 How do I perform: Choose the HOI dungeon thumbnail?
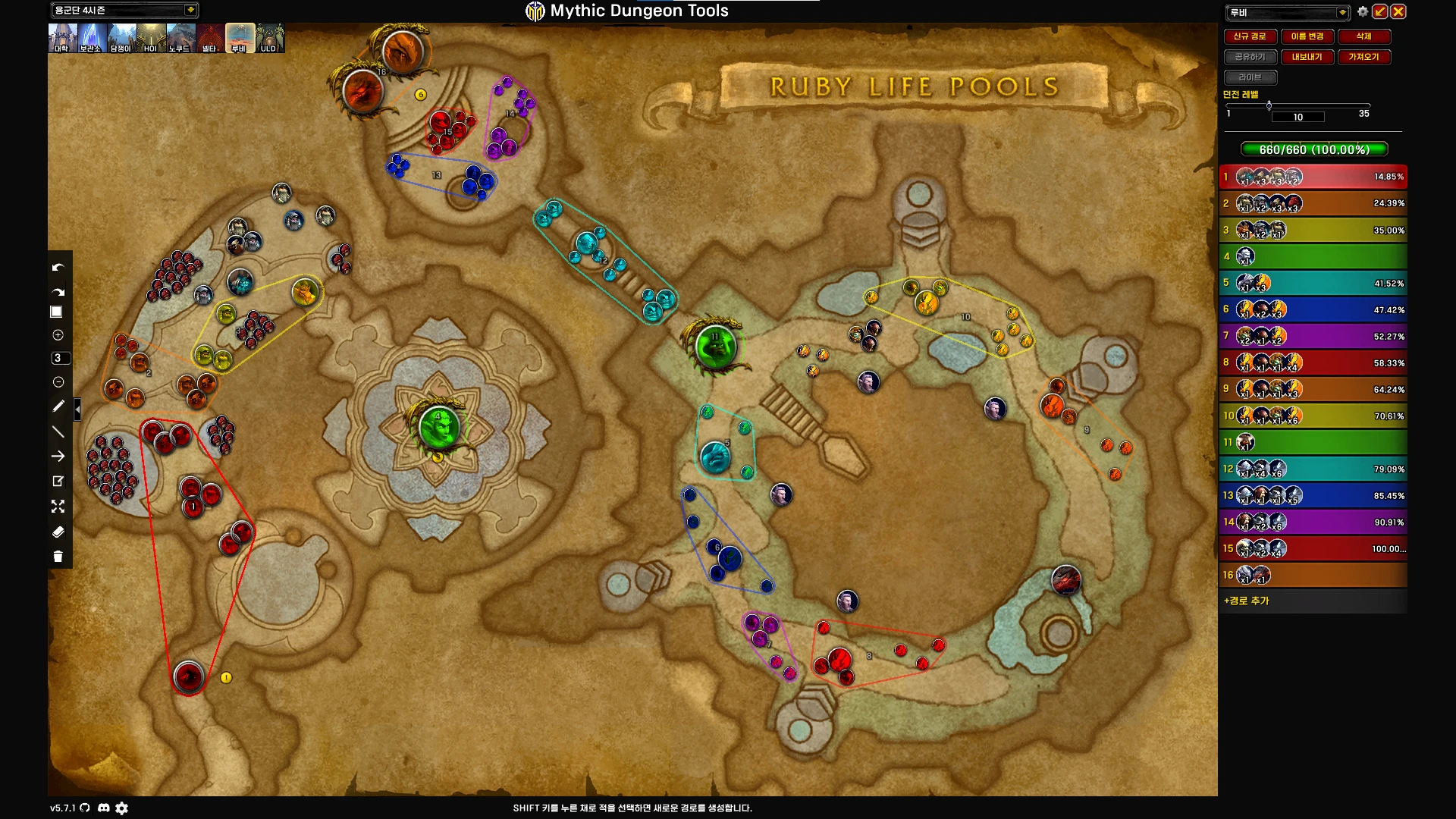150,38
